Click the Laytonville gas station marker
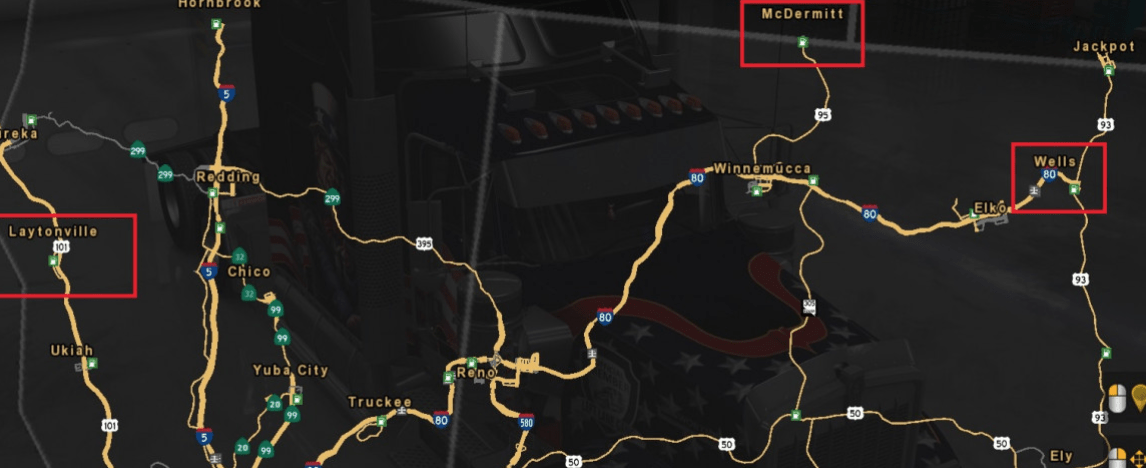The height and width of the screenshot is (468, 1146). pyautogui.click(x=53, y=261)
